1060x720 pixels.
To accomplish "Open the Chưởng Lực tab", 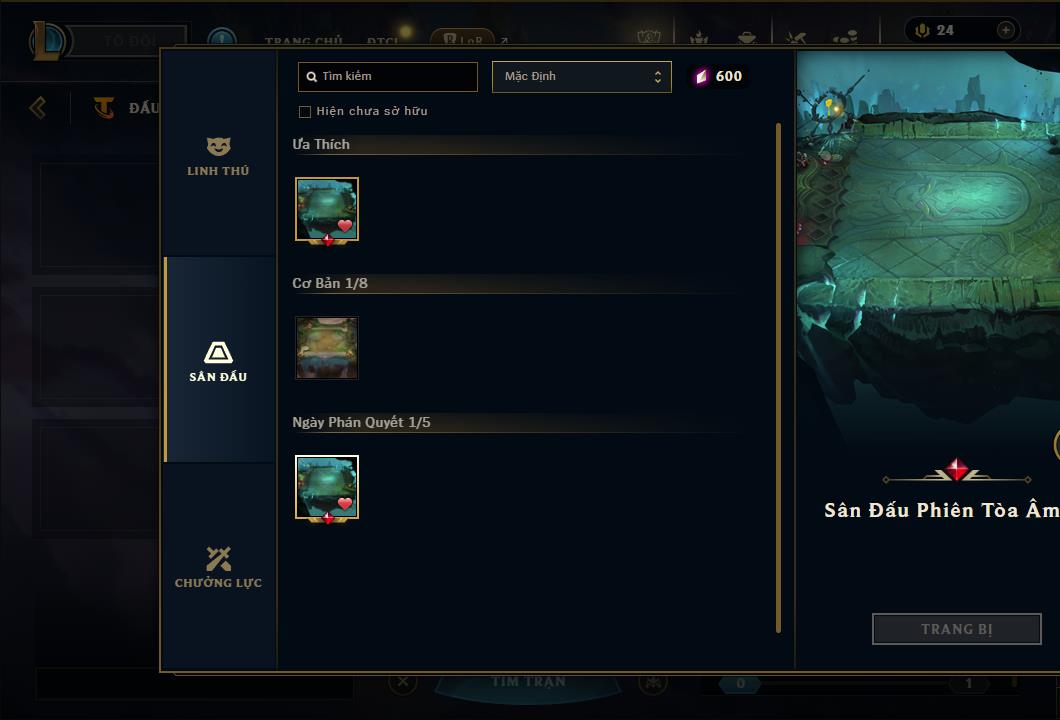I will (218, 567).
